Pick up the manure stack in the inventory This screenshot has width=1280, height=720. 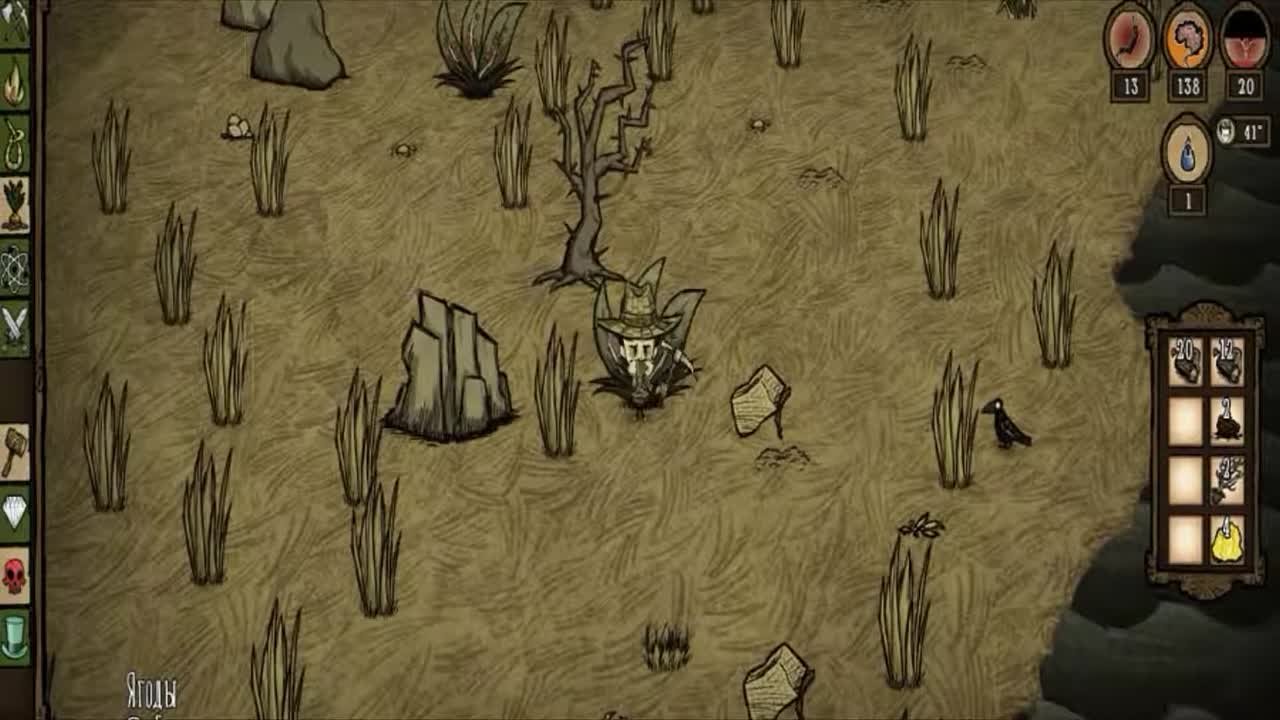1227,421
